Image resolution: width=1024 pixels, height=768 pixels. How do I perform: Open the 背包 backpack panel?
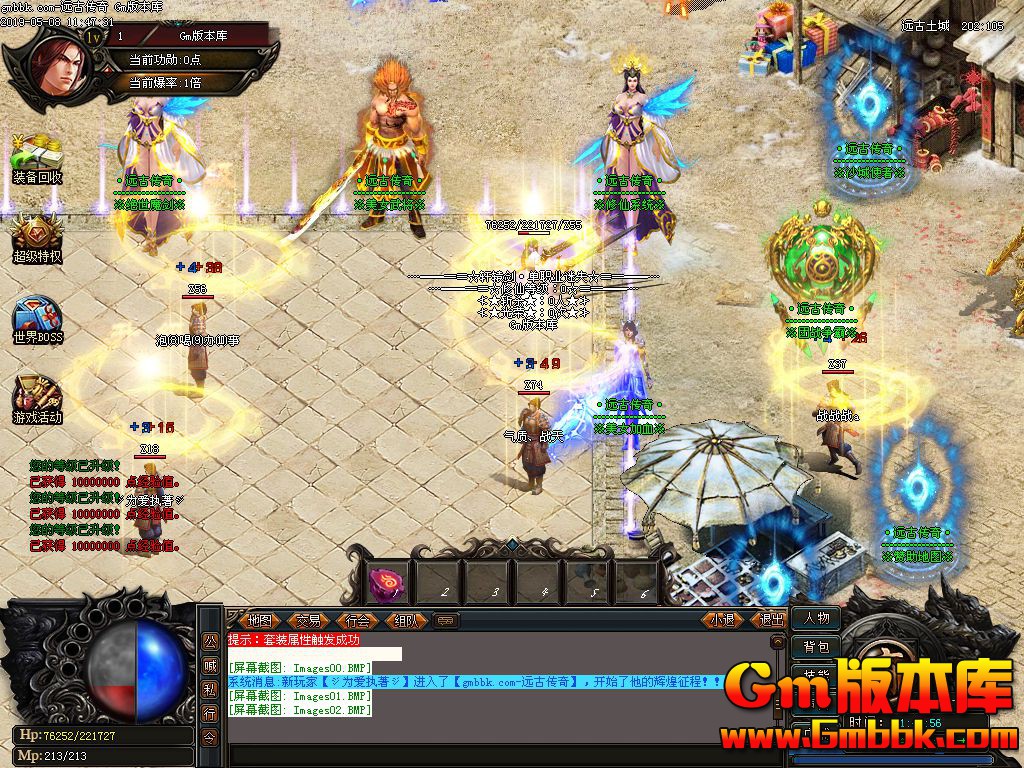click(816, 647)
